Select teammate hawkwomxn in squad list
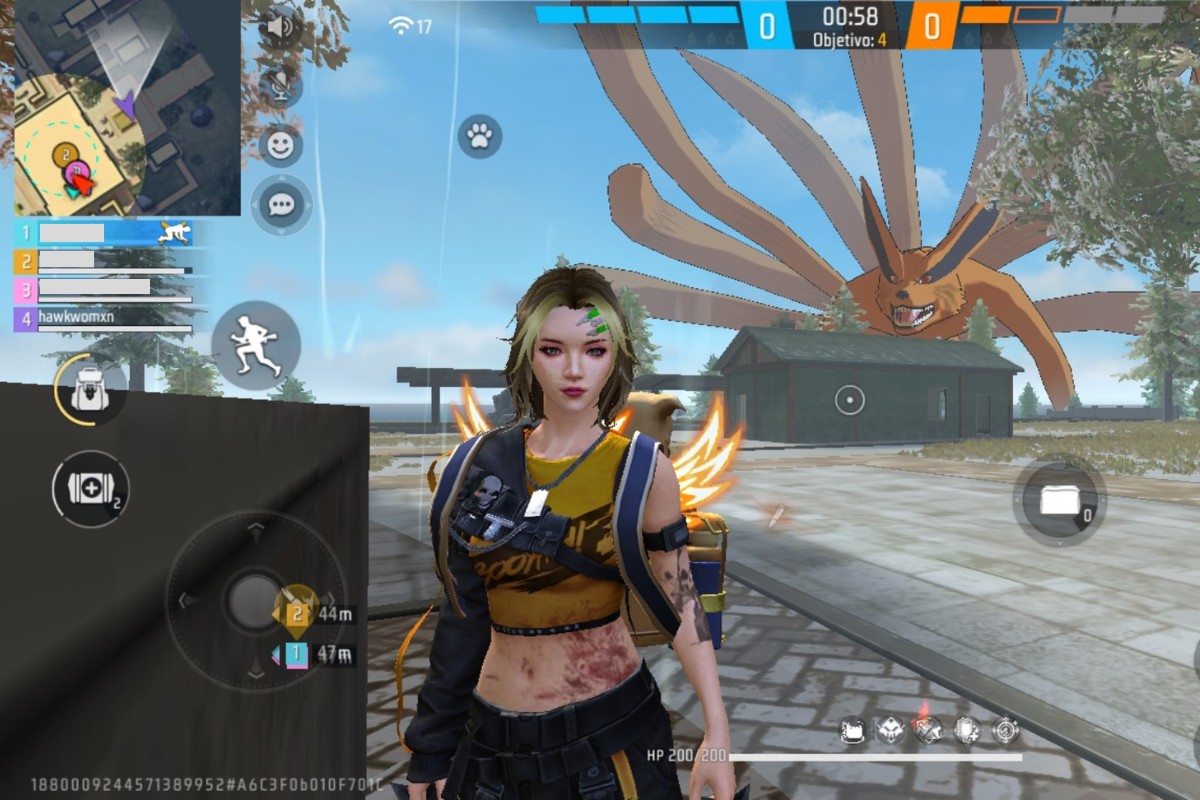 (102, 319)
